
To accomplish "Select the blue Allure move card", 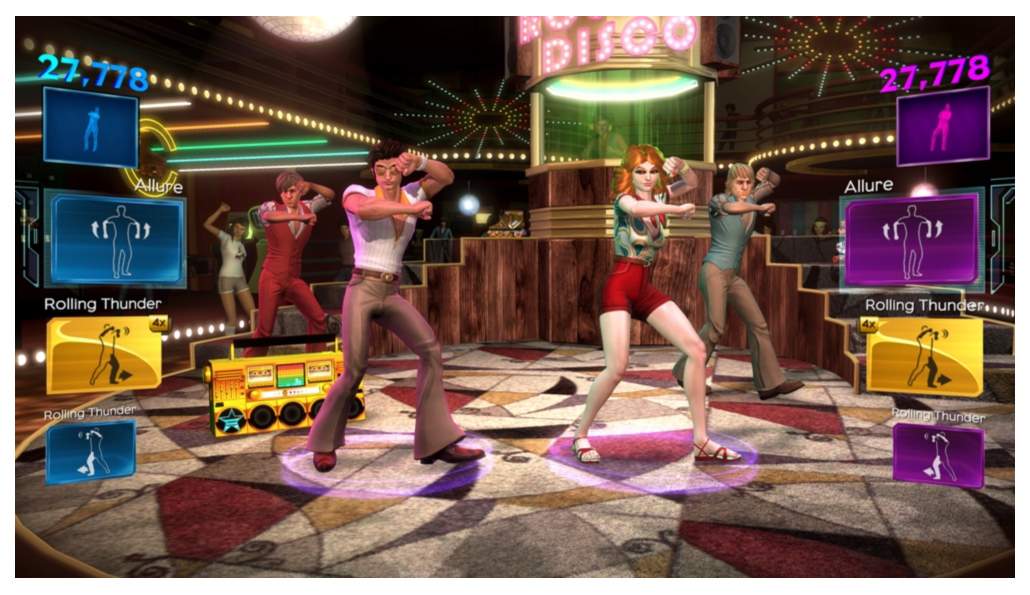I will (x=115, y=238).
